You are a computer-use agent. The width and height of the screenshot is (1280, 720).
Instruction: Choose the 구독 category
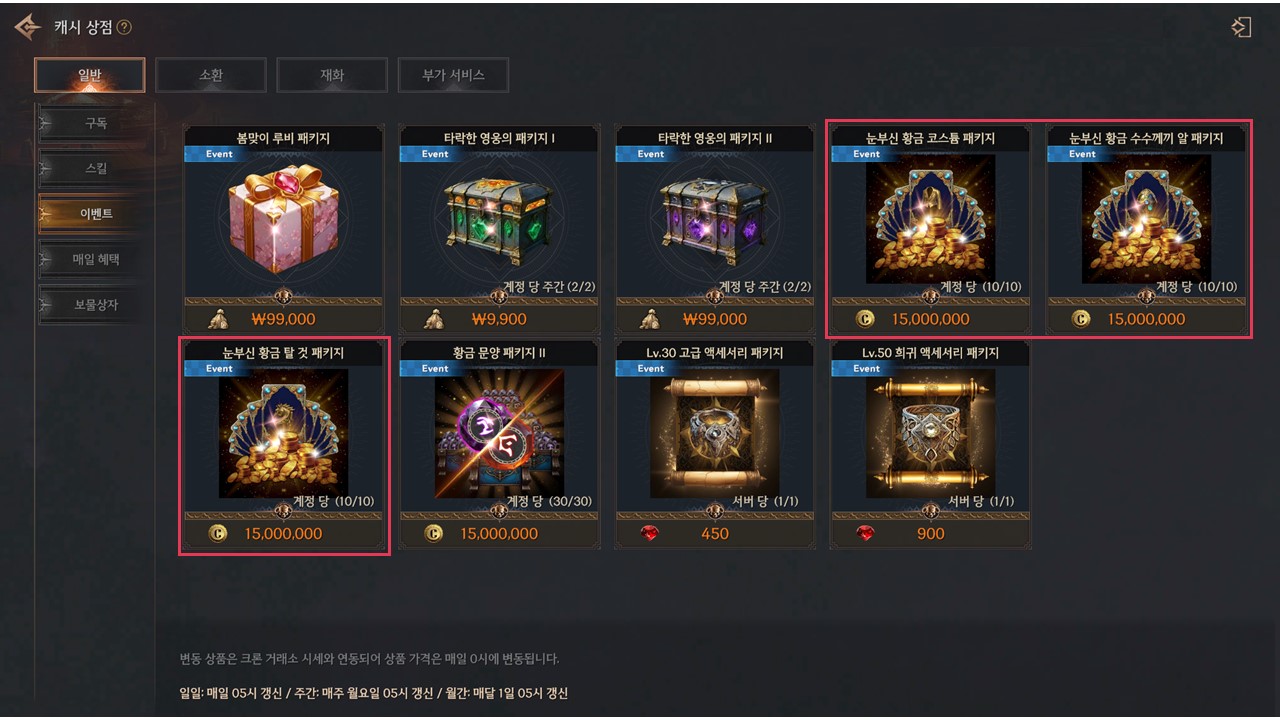tap(96, 124)
